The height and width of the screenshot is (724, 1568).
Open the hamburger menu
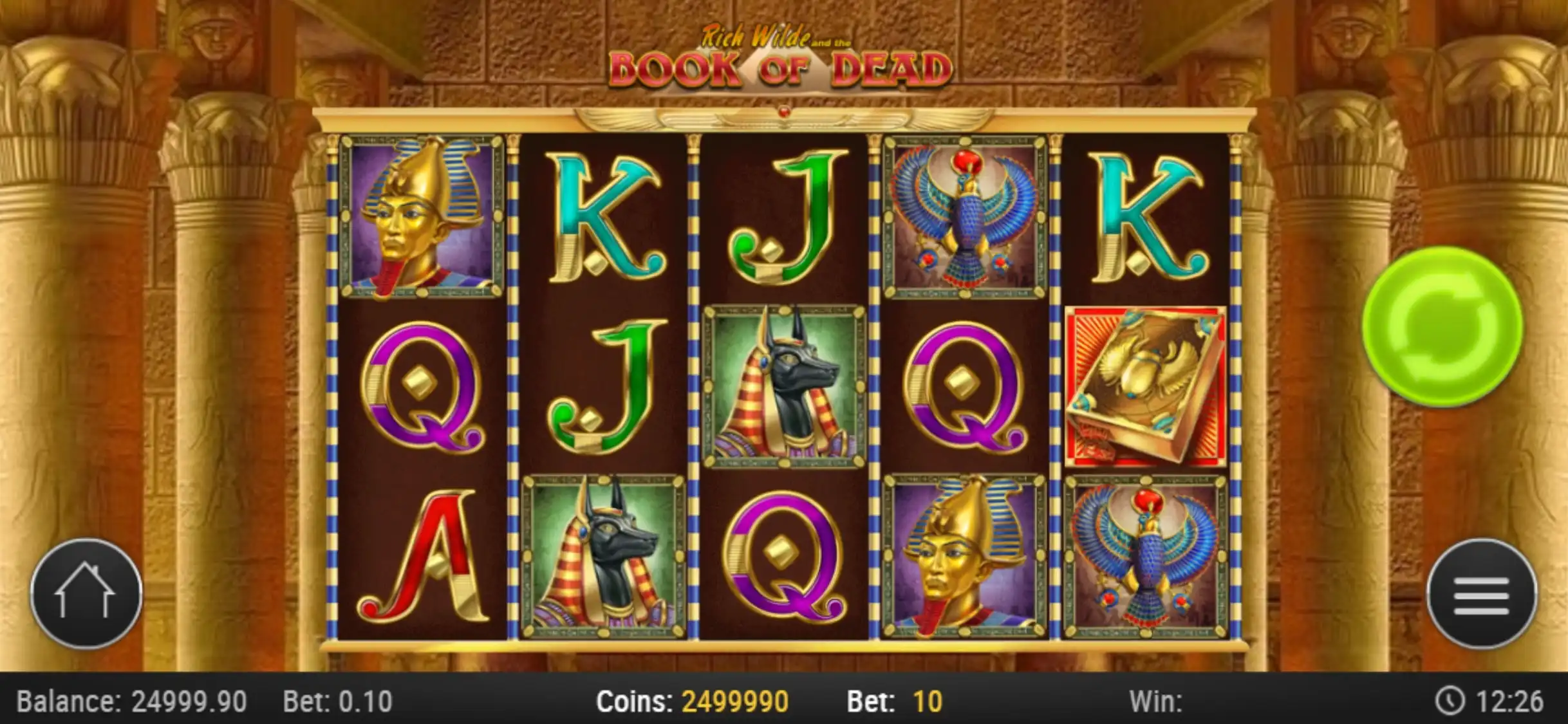pos(1481,594)
